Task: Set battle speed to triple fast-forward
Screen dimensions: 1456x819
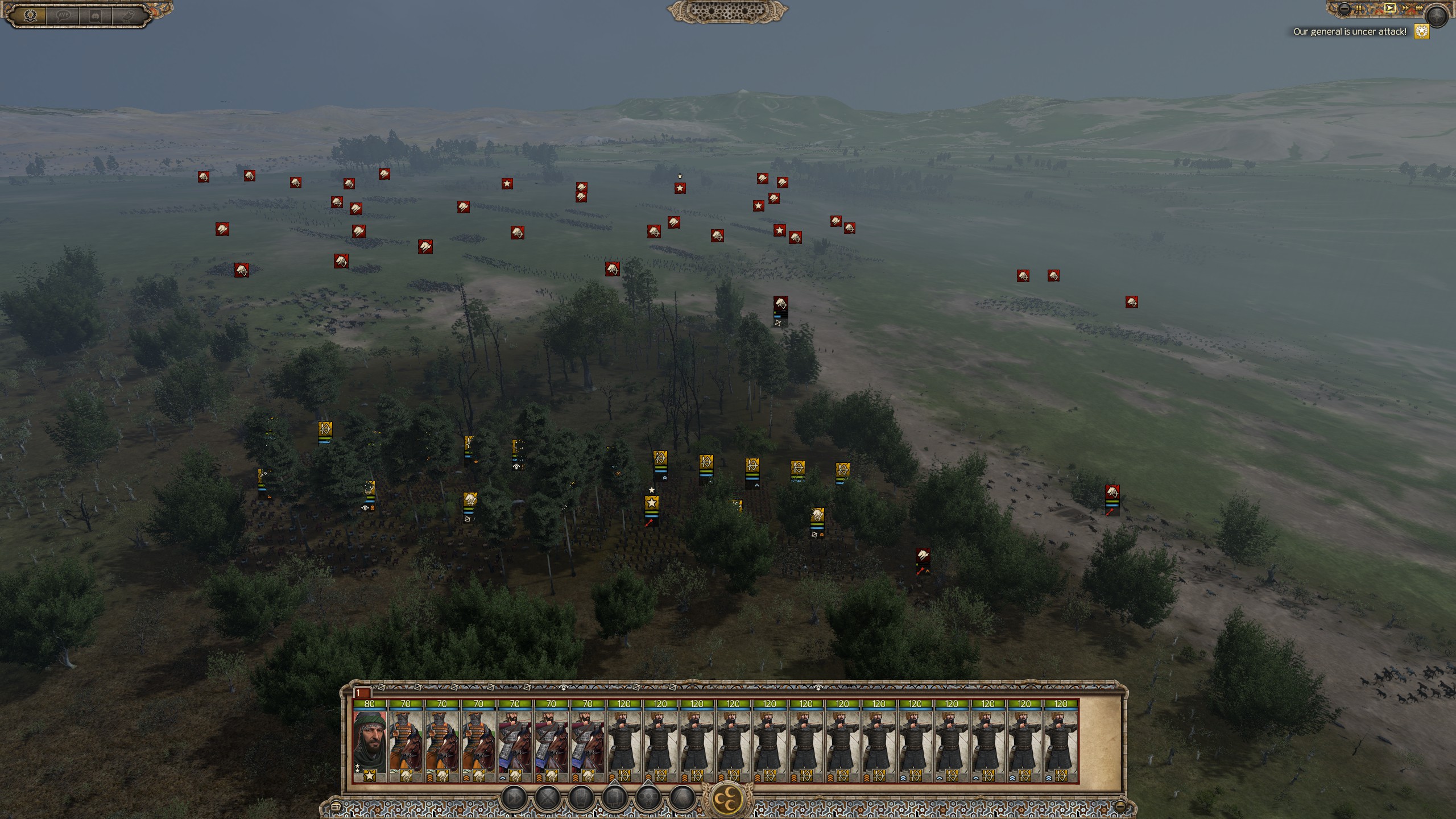Action: [x=1420, y=8]
